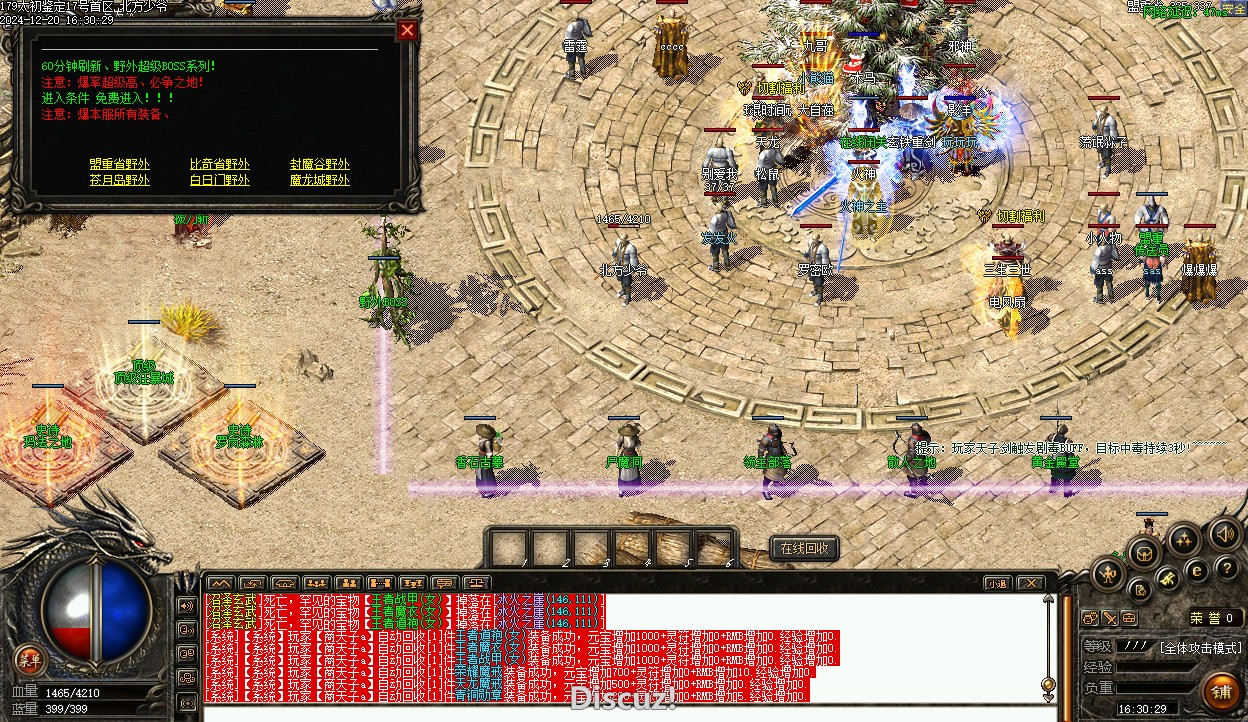Click the crossed swords small icon
The image size is (1248, 722).
1110,618
